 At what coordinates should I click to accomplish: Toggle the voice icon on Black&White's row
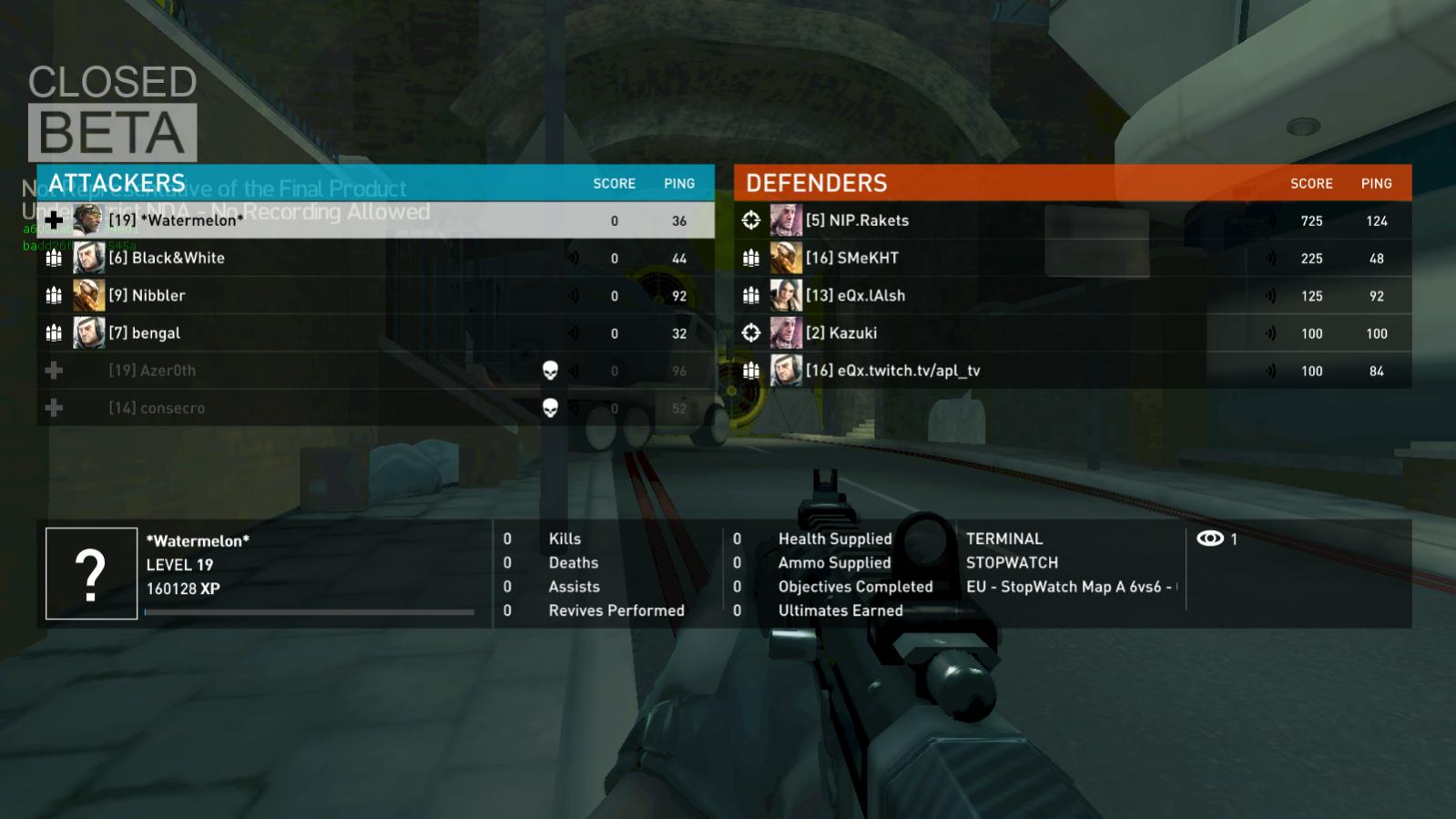(574, 259)
